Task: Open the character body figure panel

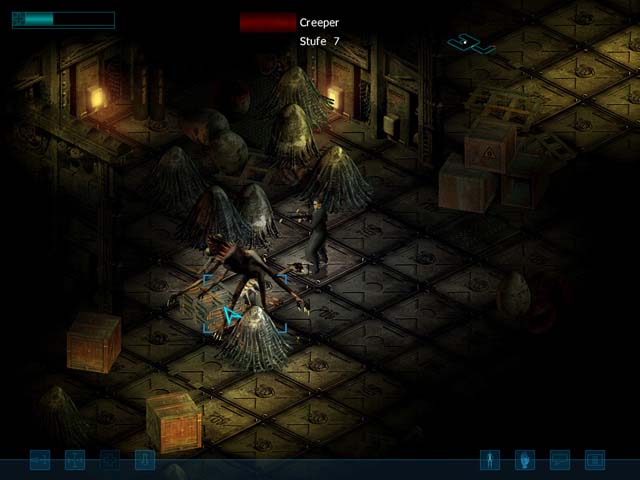Action: point(490,460)
